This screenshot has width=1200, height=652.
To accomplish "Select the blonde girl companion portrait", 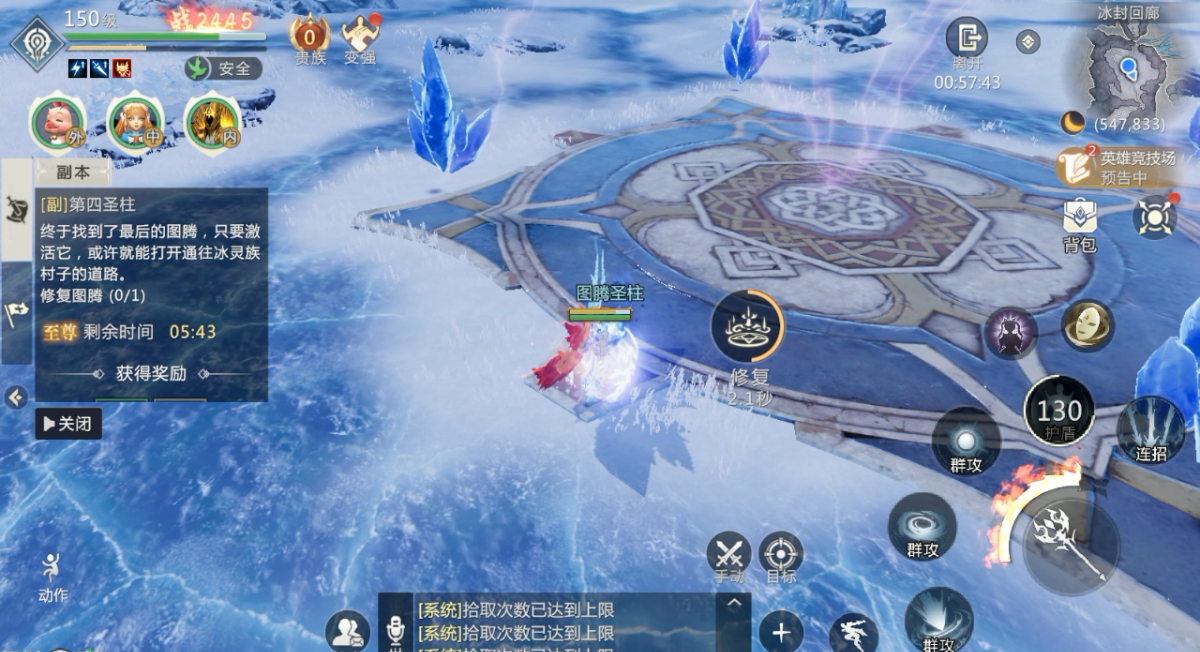I will tap(135, 122).
